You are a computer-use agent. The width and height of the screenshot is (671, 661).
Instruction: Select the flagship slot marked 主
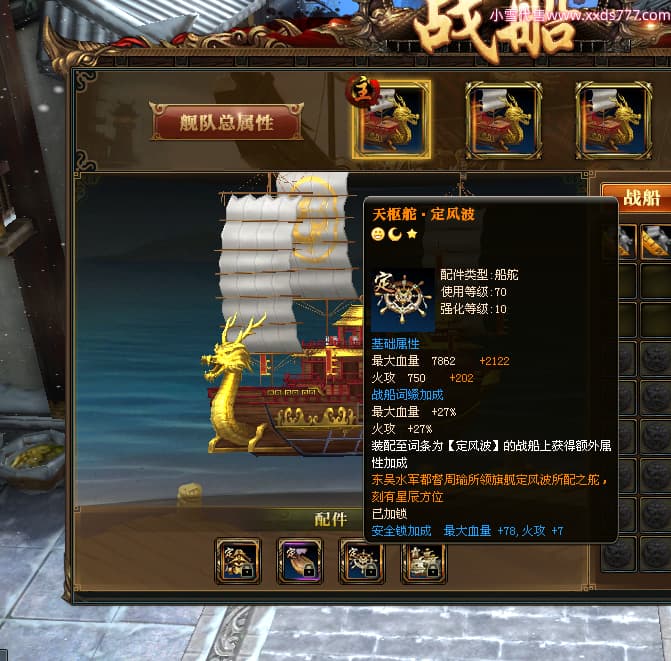(392, 119)
